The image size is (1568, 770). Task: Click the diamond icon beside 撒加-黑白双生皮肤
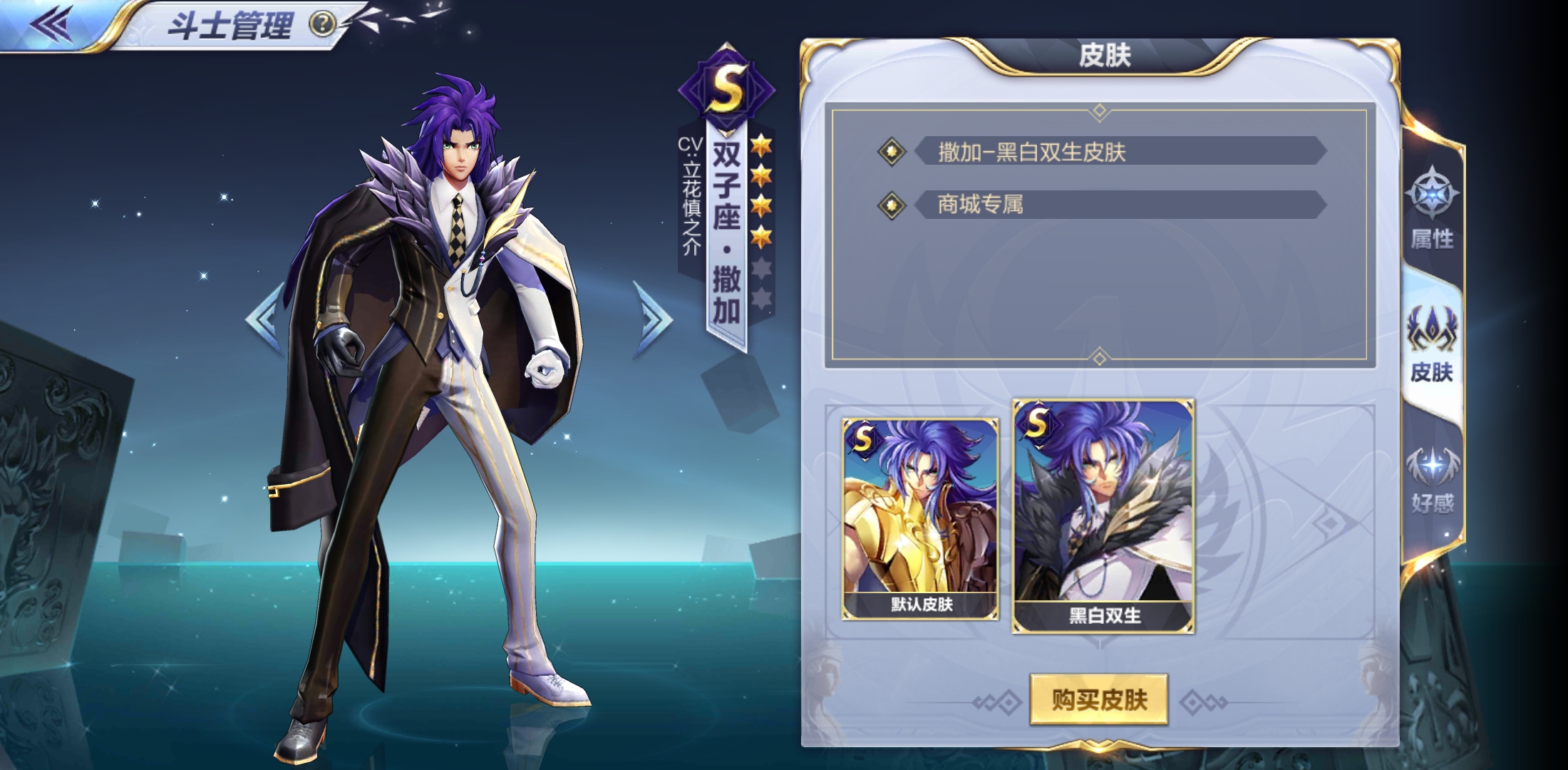pos(891,151)
